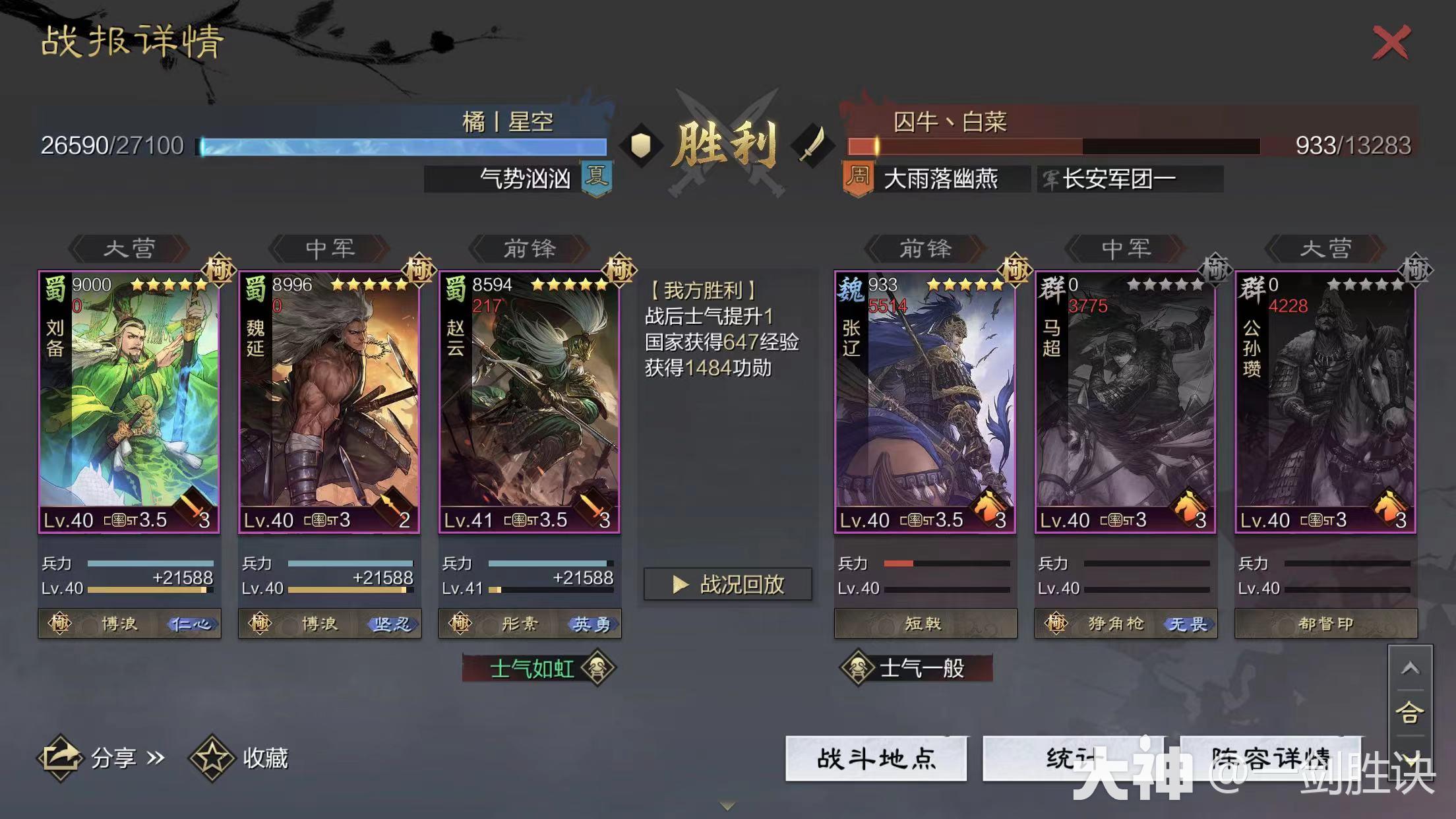Play the 战况回放 battle replay
This screenshot has width=1456, height=819.
point(727,584)
